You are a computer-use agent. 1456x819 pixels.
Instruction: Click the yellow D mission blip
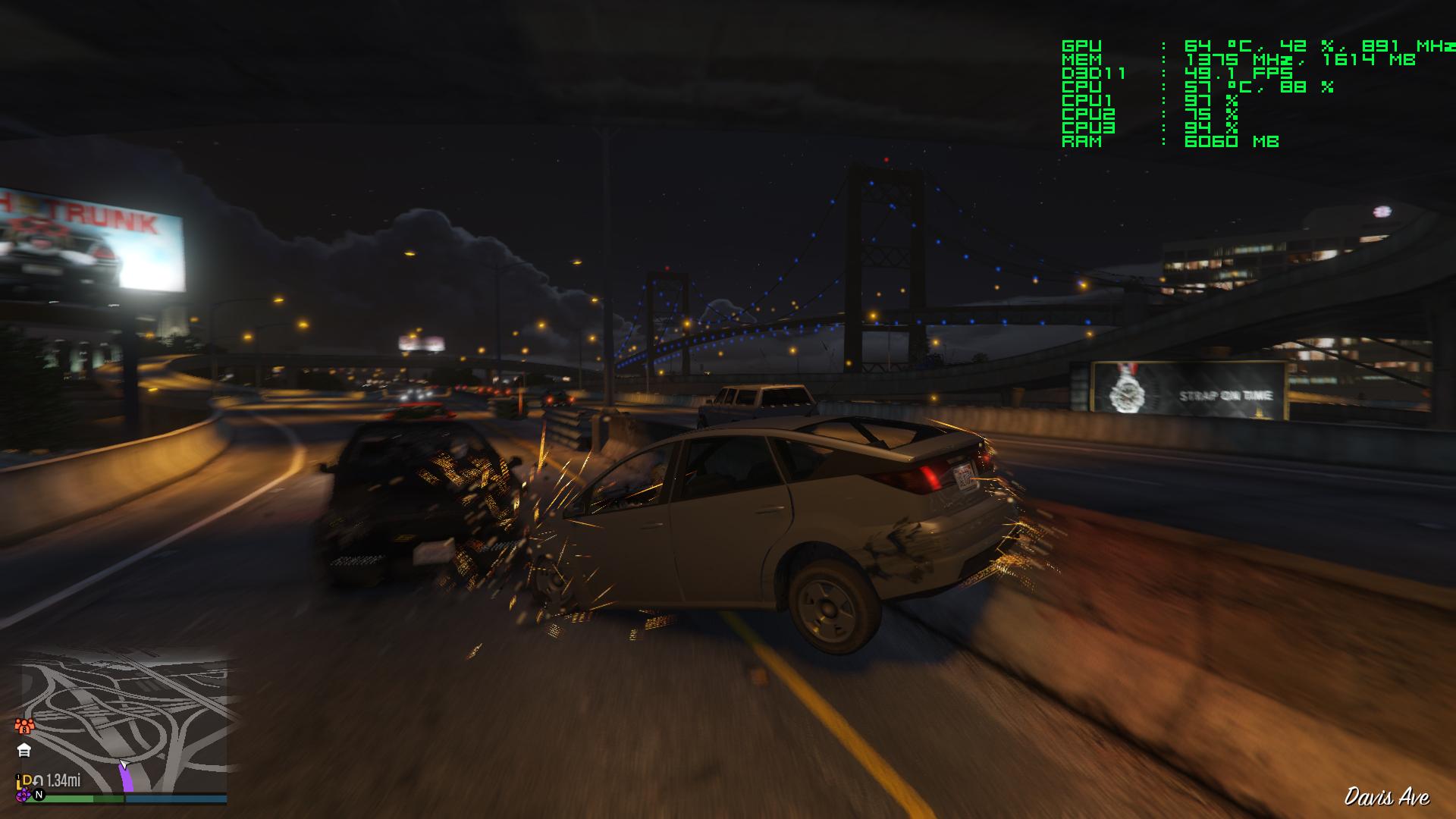[27, 780]
